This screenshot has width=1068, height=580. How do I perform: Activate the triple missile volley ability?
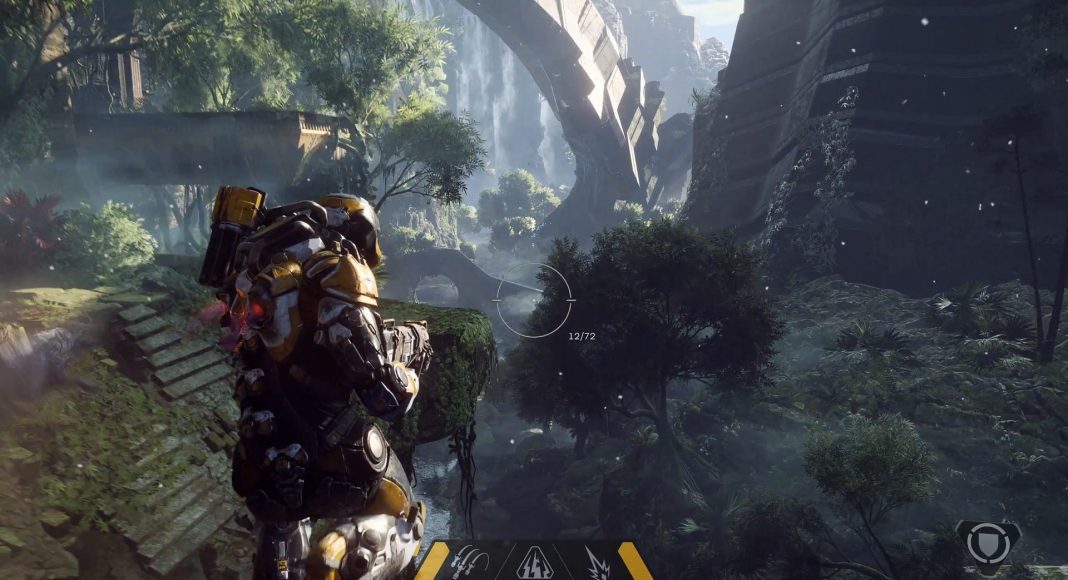pos(470,562)
